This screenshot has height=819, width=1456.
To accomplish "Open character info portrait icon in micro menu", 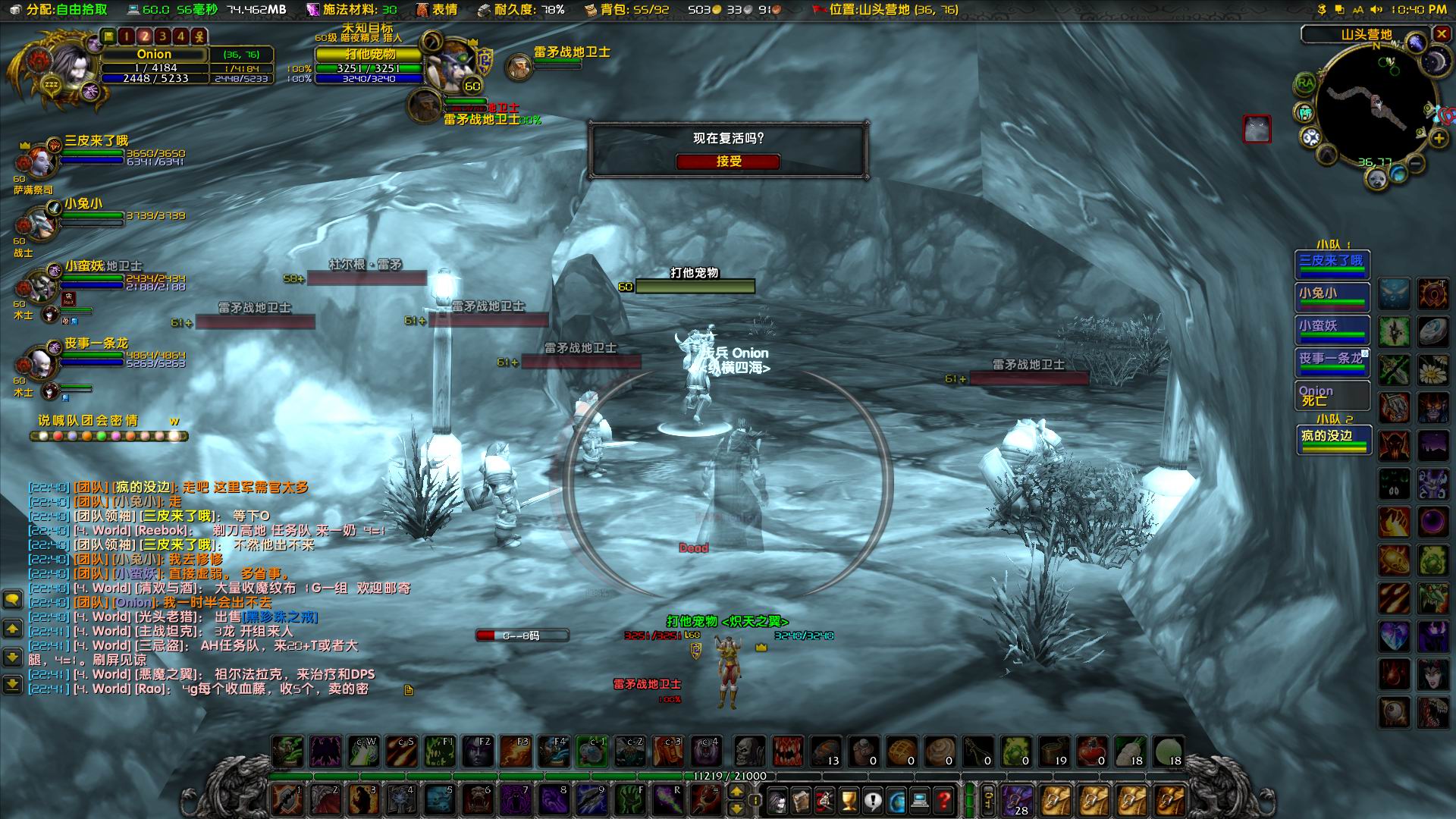I will point(777,800).
